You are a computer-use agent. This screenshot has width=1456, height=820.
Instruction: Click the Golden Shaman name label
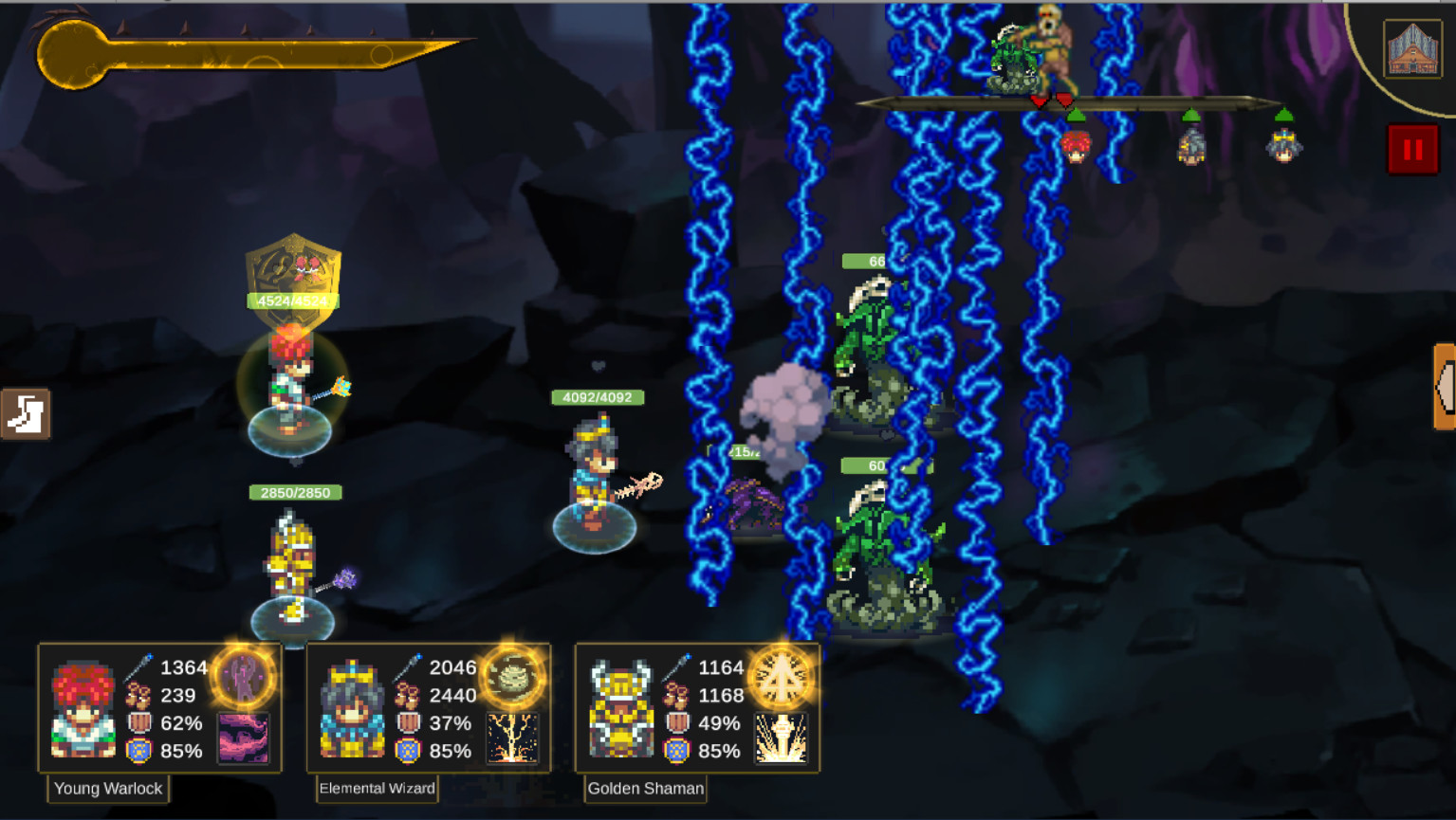(x=645, y=789)
